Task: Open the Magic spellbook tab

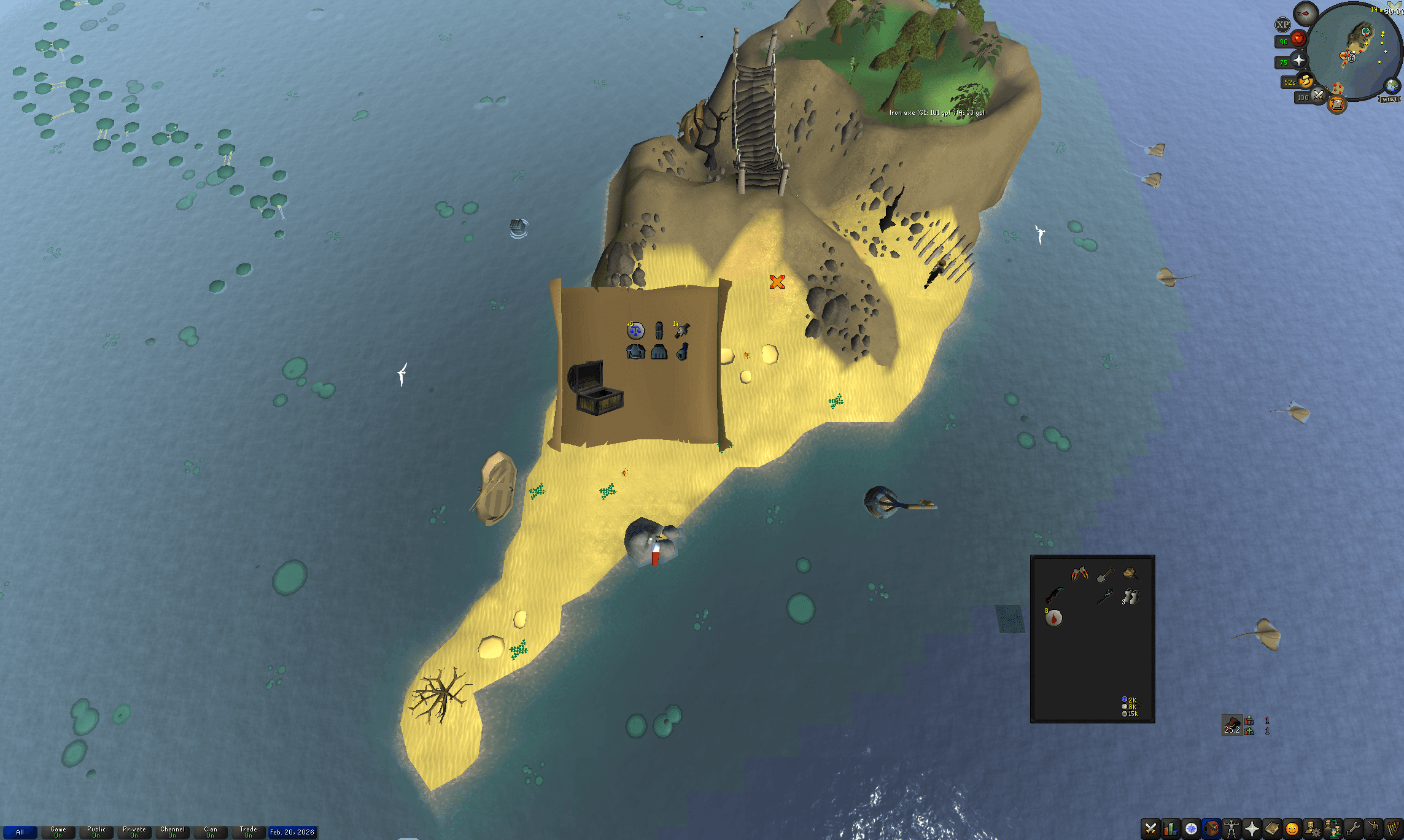Action: (1271, 828)
